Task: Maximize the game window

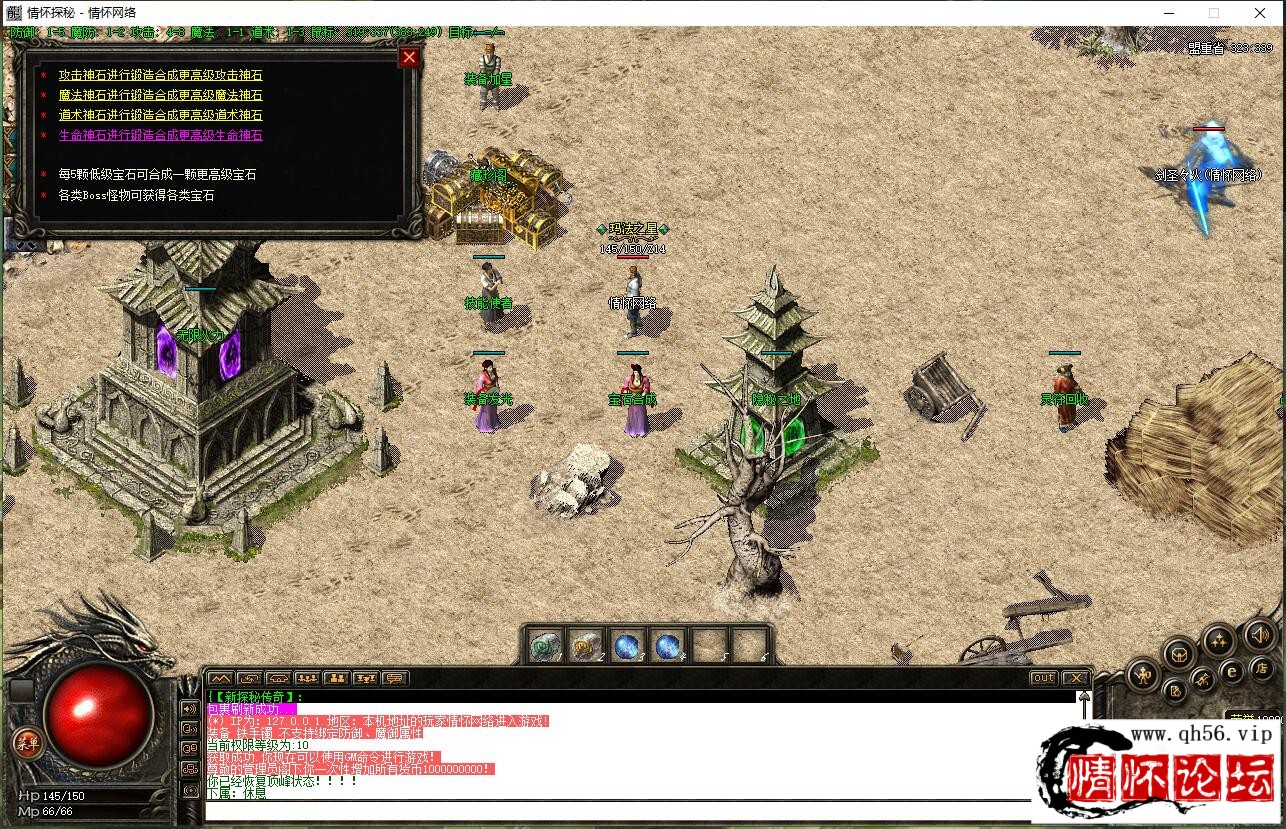Action: pyautogui.click(x=1214, y=13)
